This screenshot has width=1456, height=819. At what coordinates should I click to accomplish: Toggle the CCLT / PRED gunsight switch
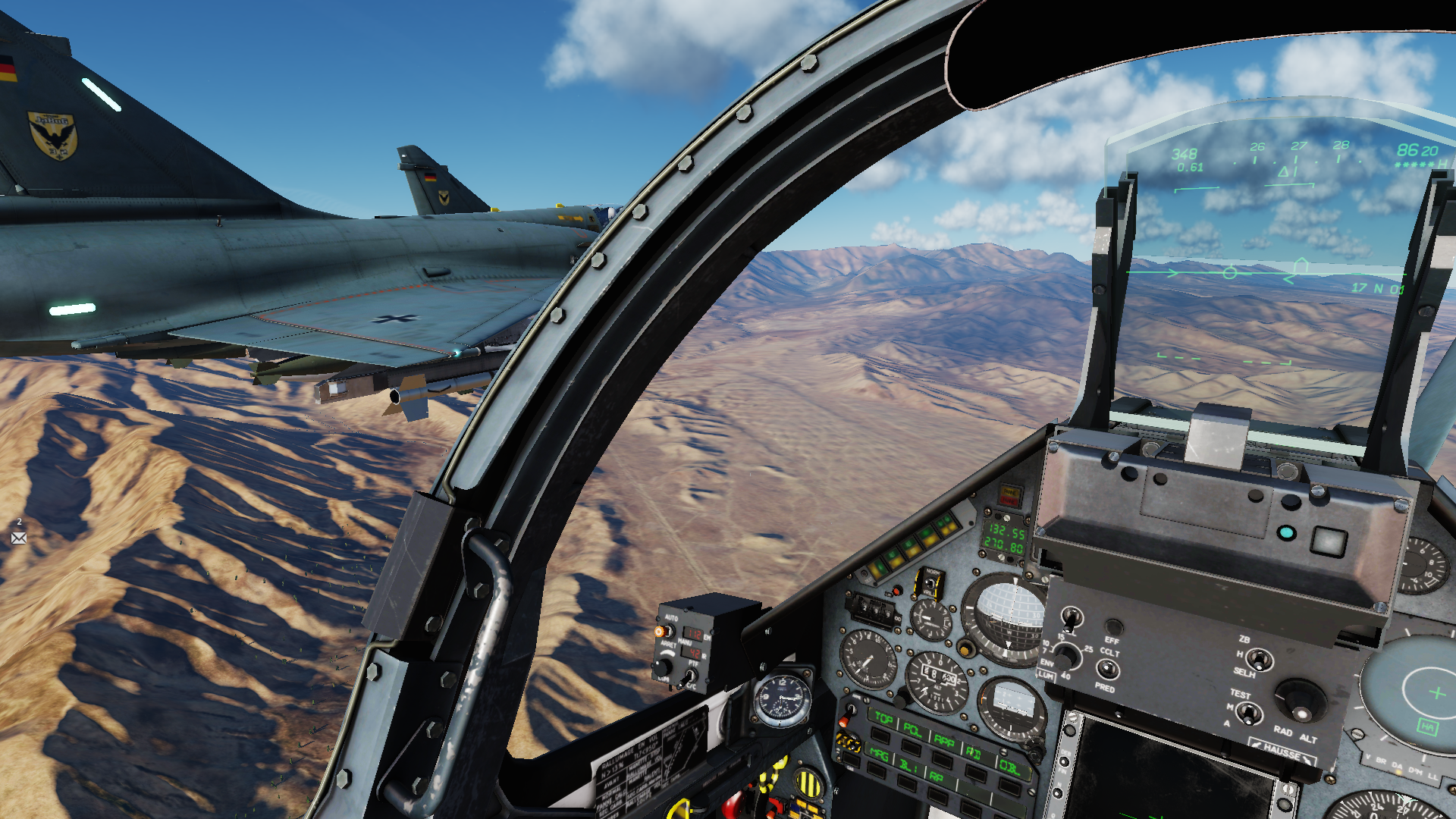tap(1108, 669)
